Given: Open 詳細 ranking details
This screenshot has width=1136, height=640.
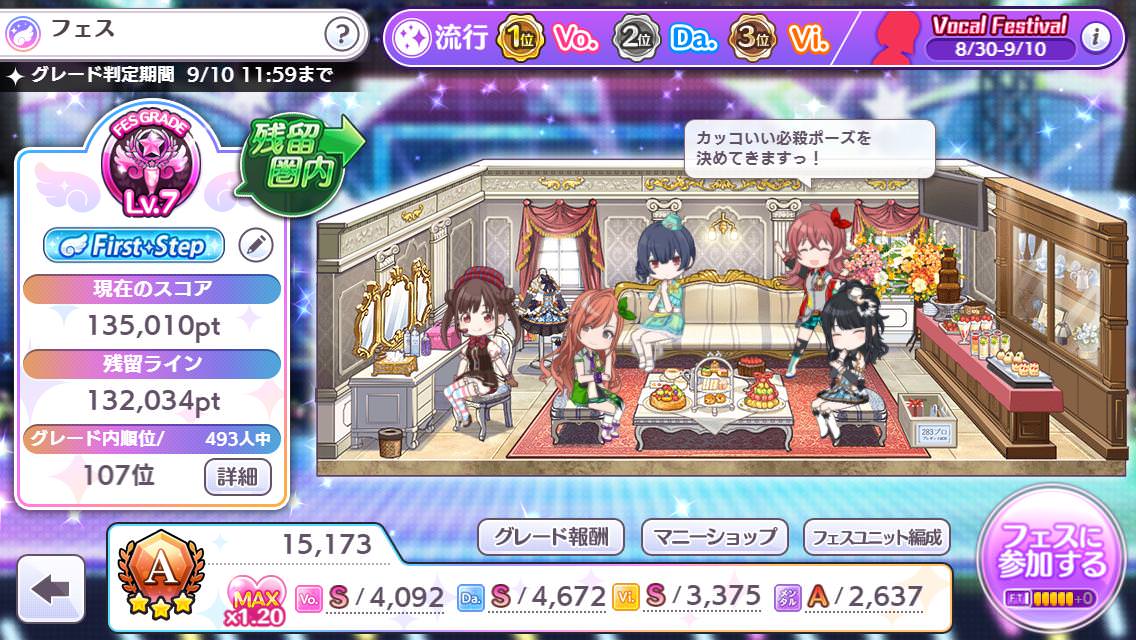Looking at the screenshot, I should click(x=238, y=476).
